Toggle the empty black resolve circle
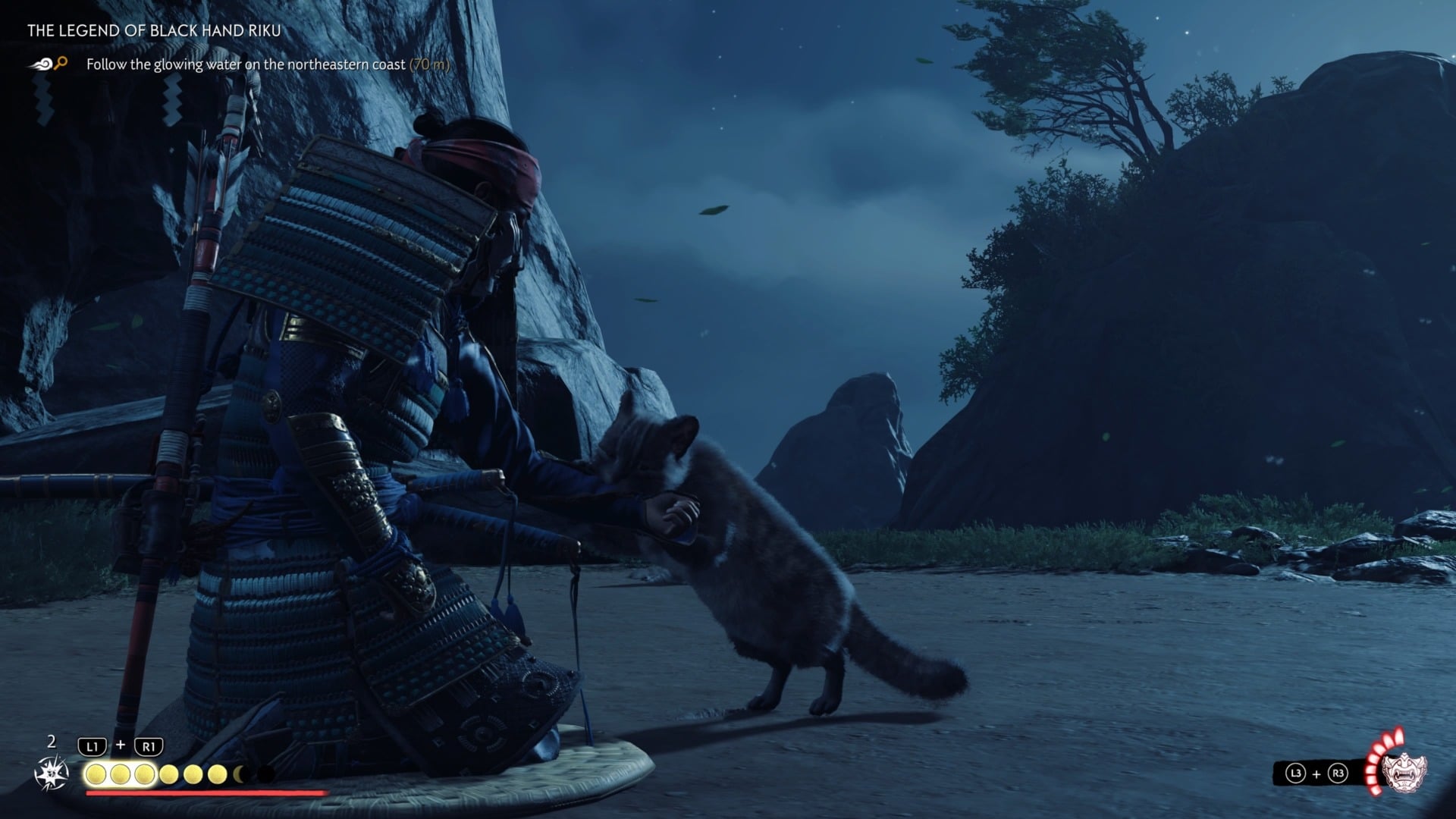Screen dimensions: 1456x819 coord(267,773)
